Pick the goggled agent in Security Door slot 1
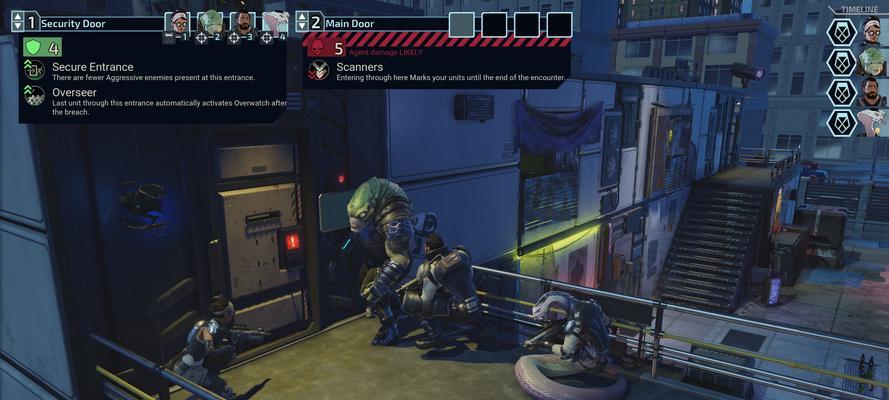This screenshot has width=889, height=400. pyautogui.click(x=177, y=22)
